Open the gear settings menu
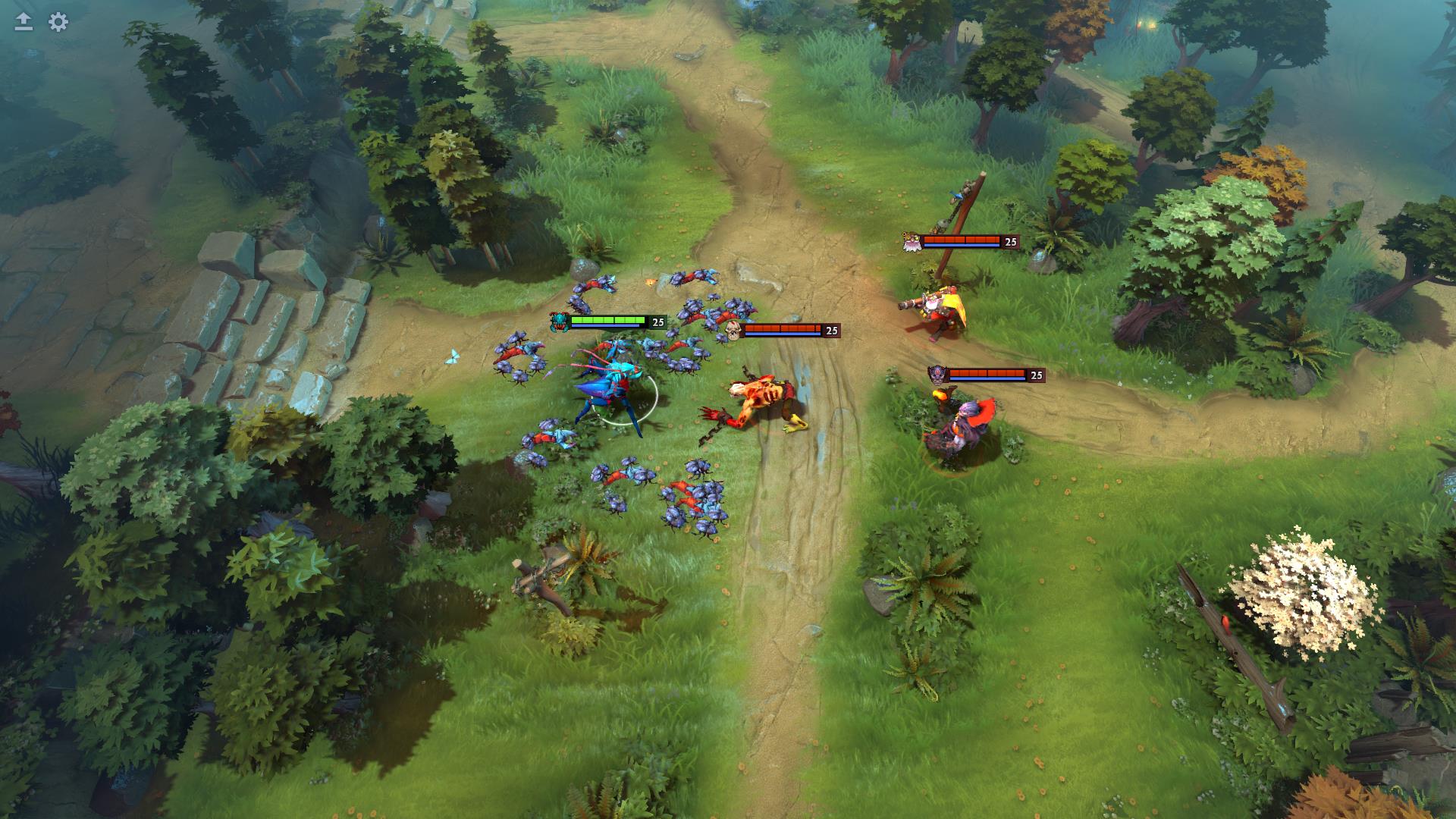The height and width of the screenshot is (819, 1456). click(x=58, y=22)
